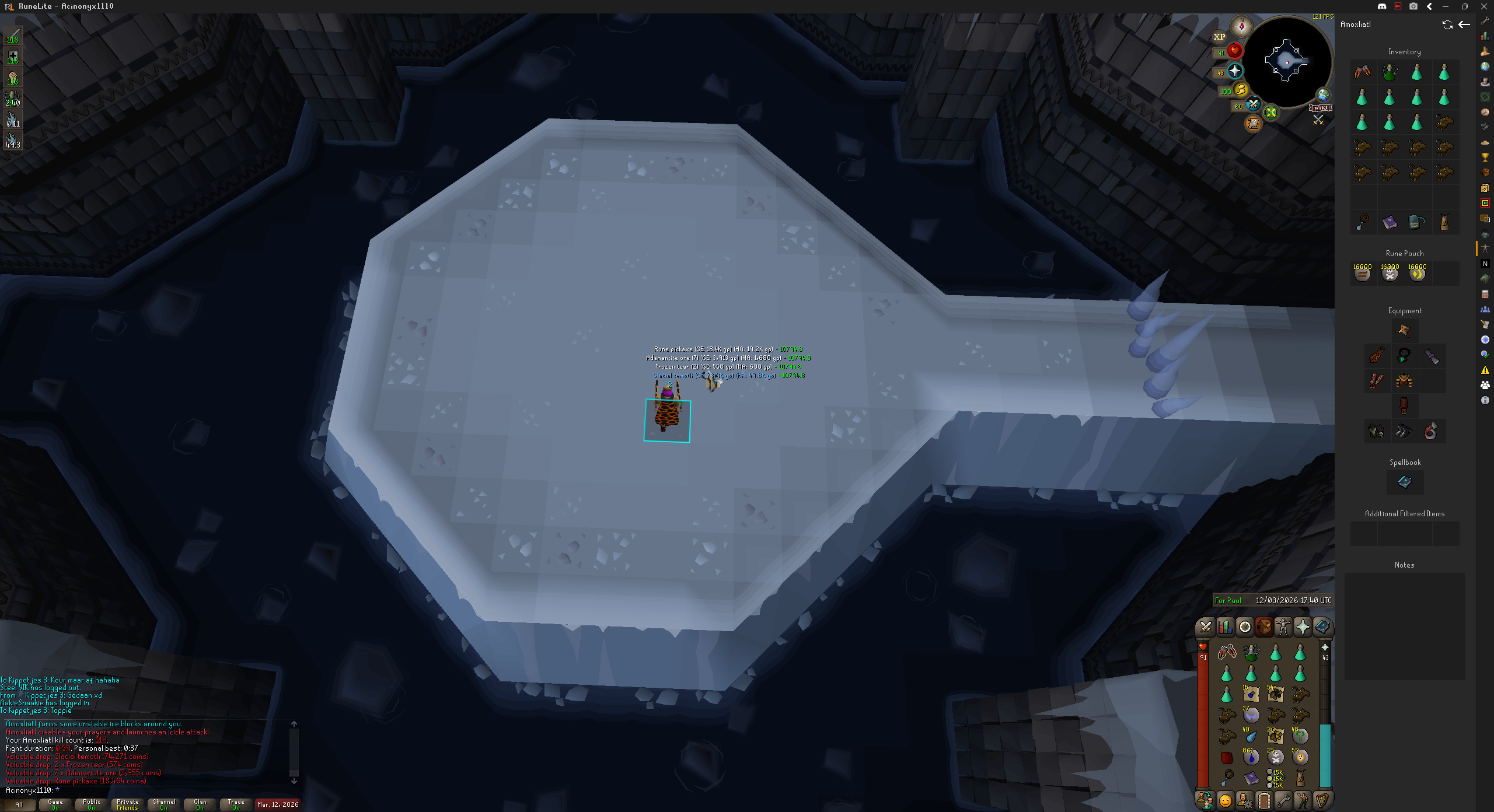Open the Combat Options tab
This screenshot has width=1494, height=812.
click(1206, 627)
